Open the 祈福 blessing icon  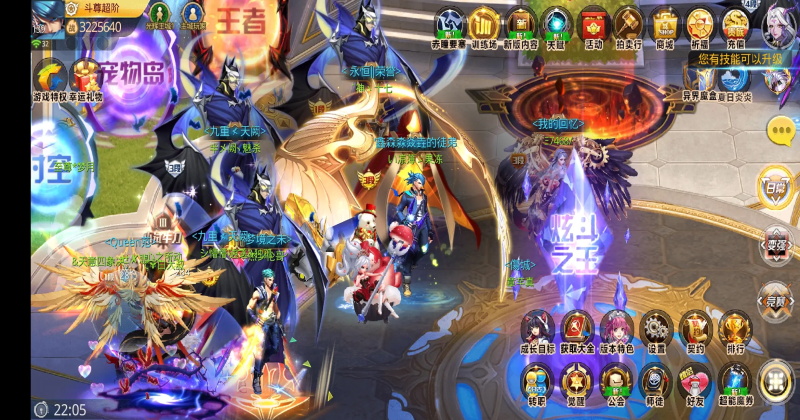pyautogui.click(x=700, y=25)
